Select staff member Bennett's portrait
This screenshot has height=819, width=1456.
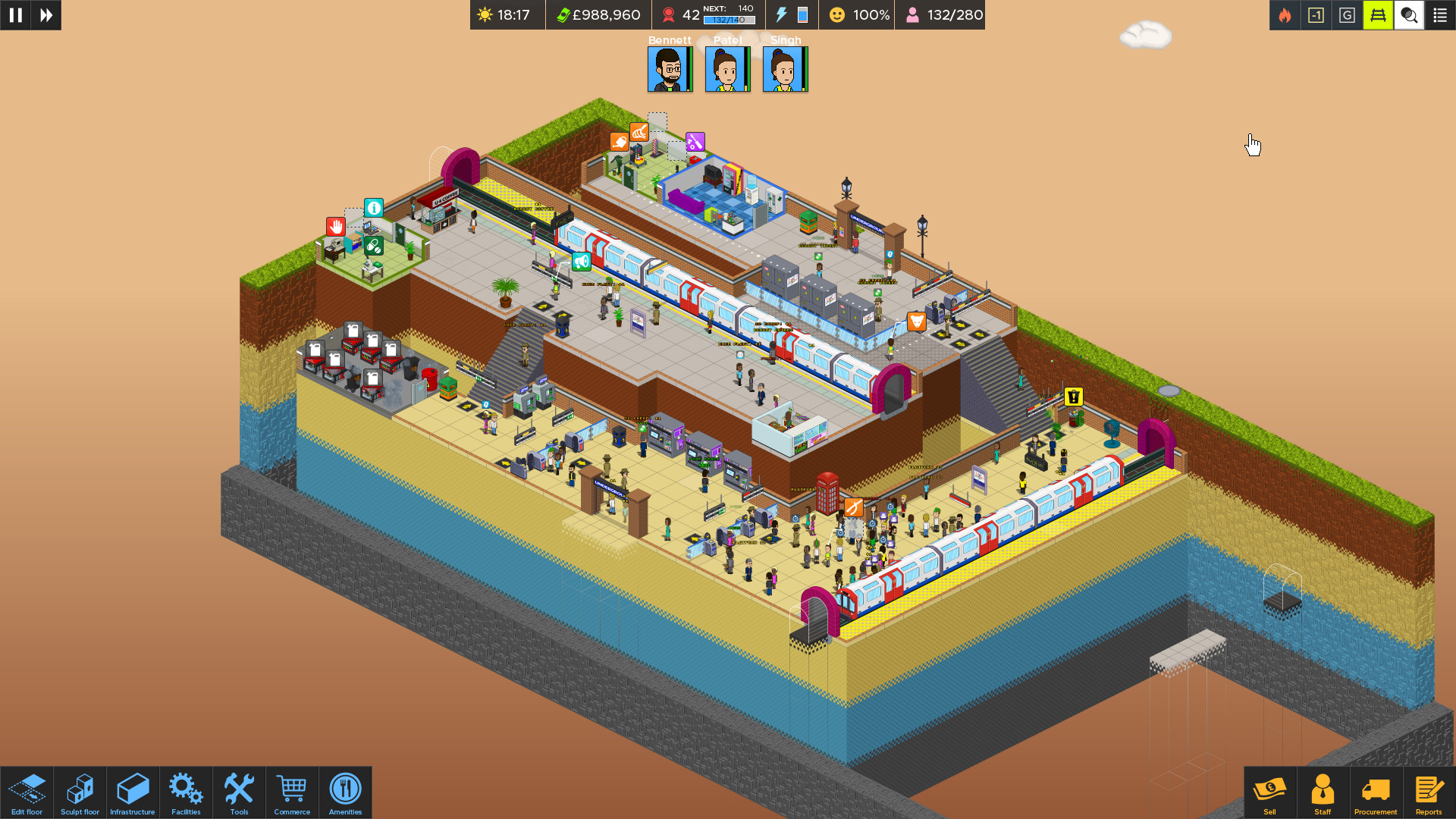[669, 69]
